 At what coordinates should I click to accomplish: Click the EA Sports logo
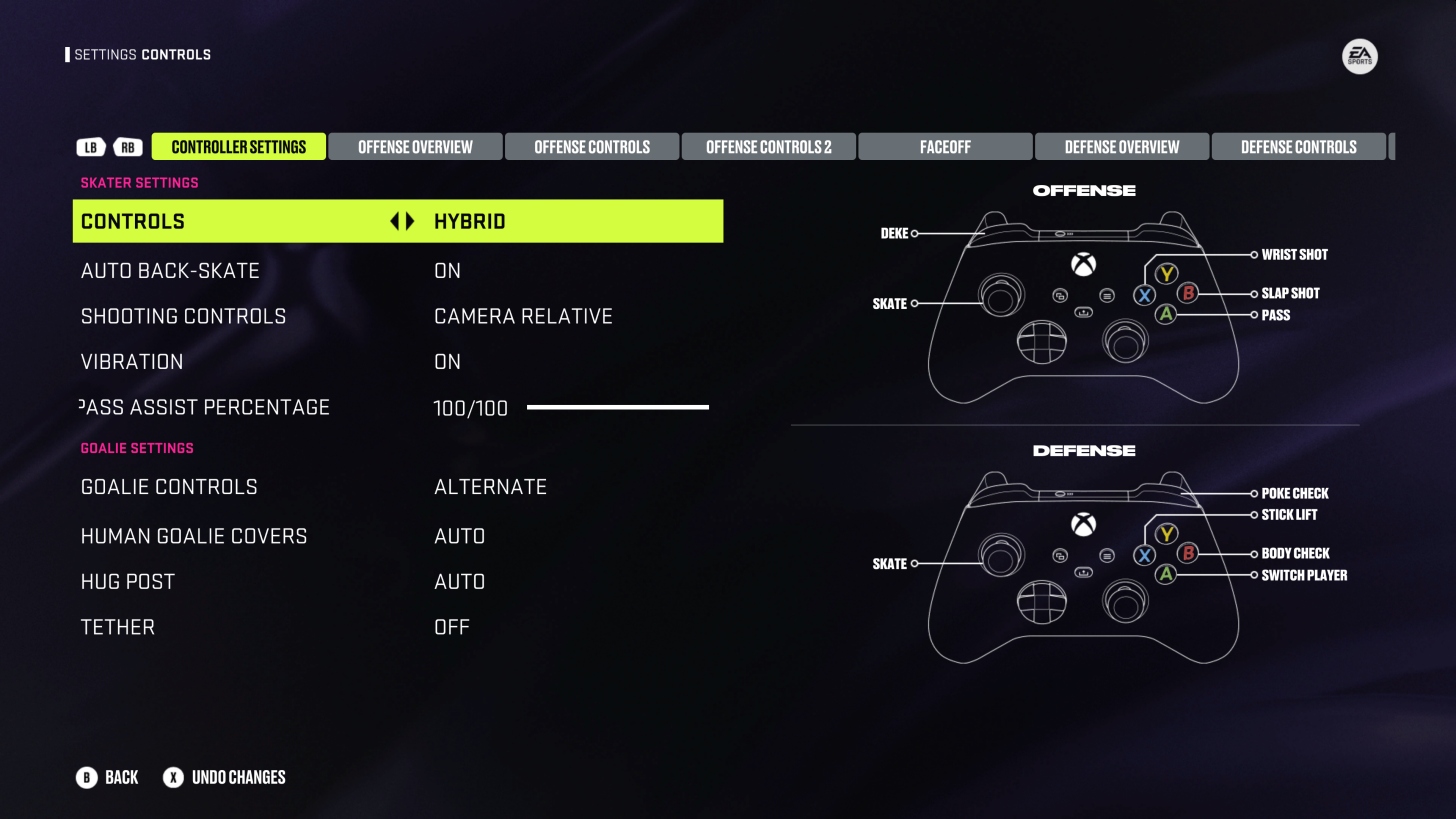pyautogui.click(x=1360, y=57)
